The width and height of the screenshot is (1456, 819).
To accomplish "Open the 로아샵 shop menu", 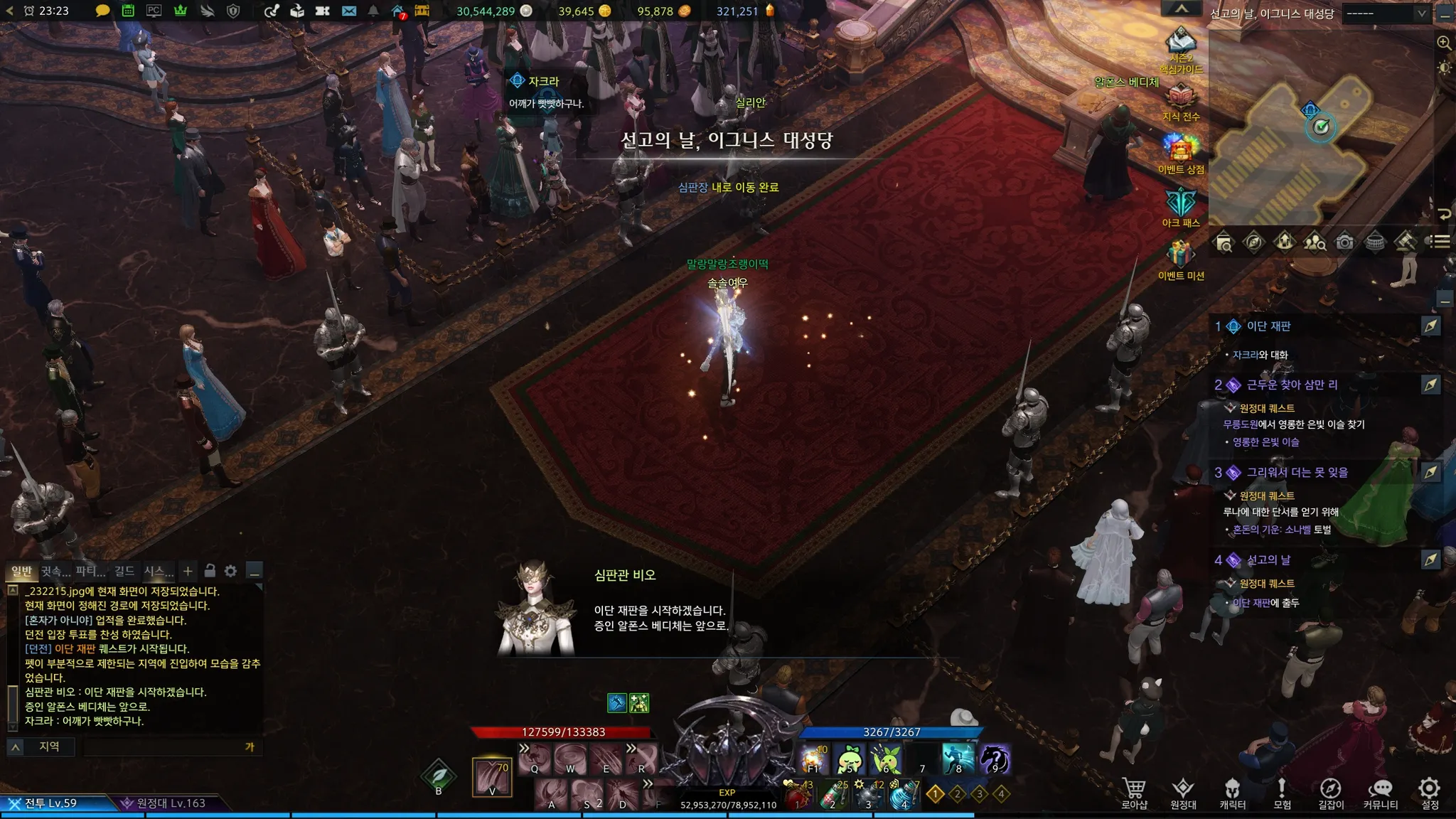I will [1134, 793].
